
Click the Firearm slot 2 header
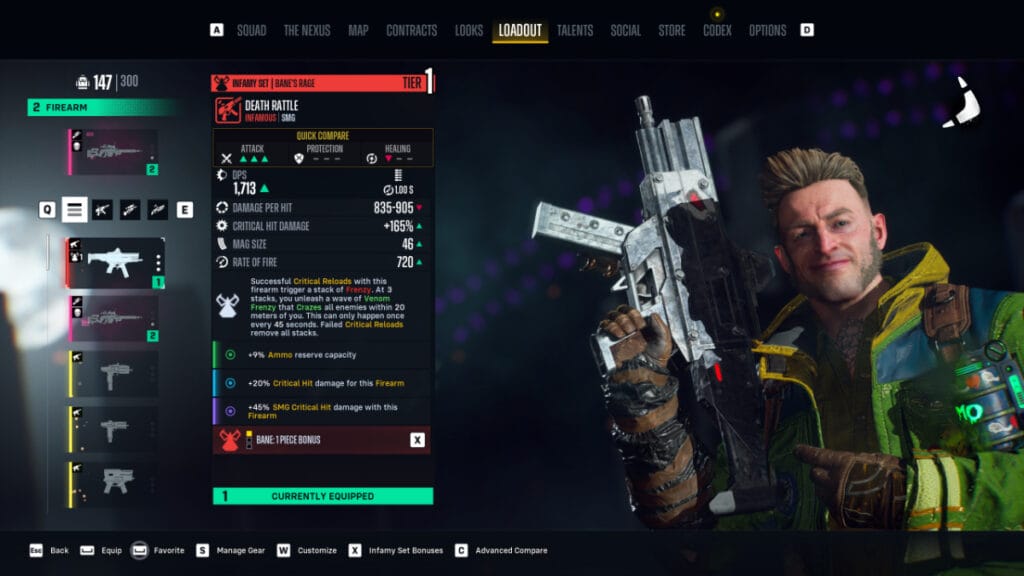(x=100, y=107)
